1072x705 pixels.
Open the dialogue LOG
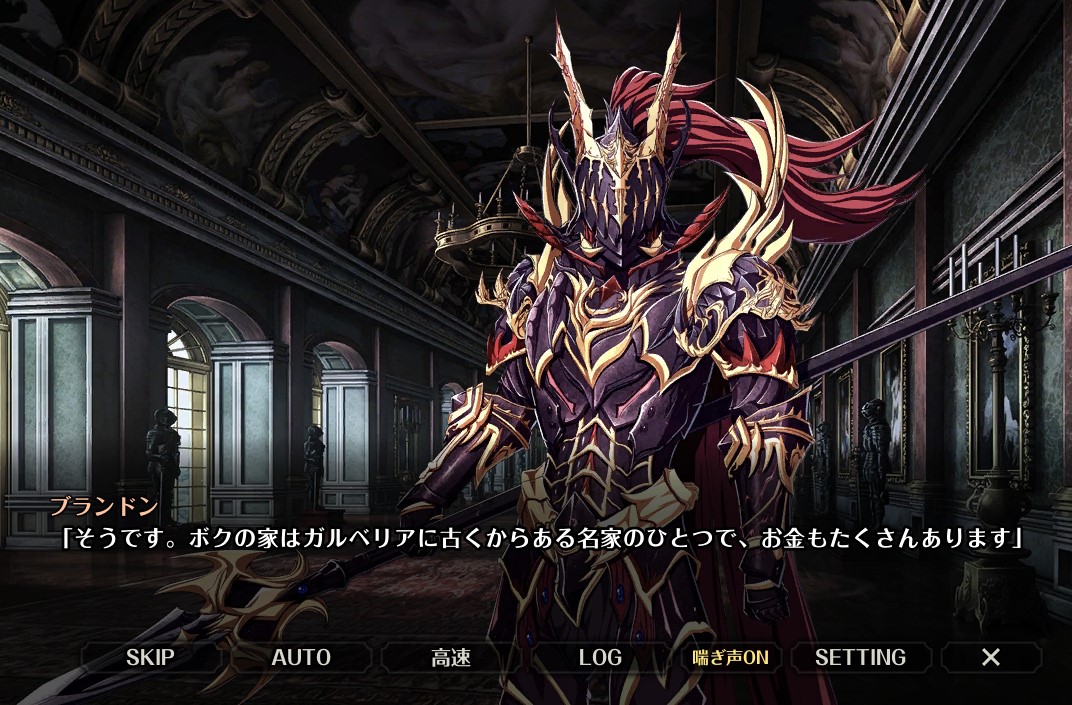coord(600,657)
